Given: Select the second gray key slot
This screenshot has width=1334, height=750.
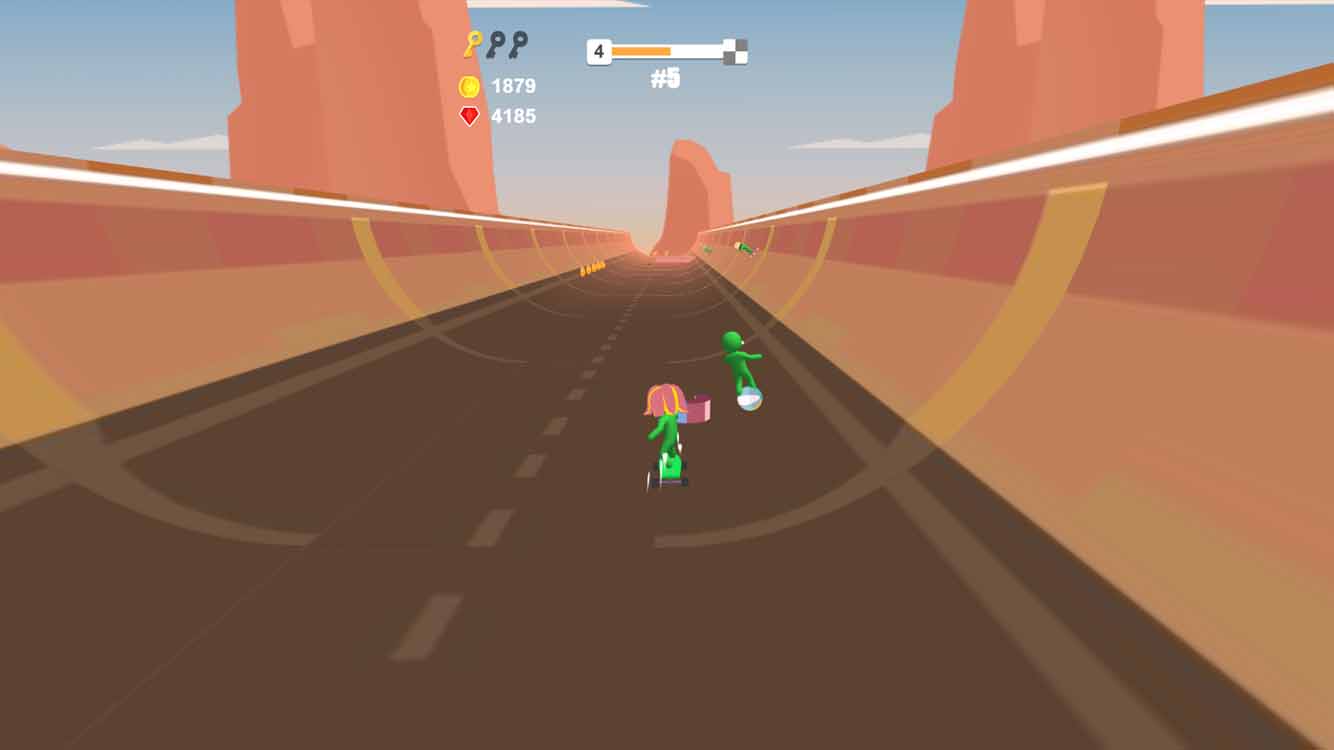Looking at the screenshot, I should click(520, 44).
